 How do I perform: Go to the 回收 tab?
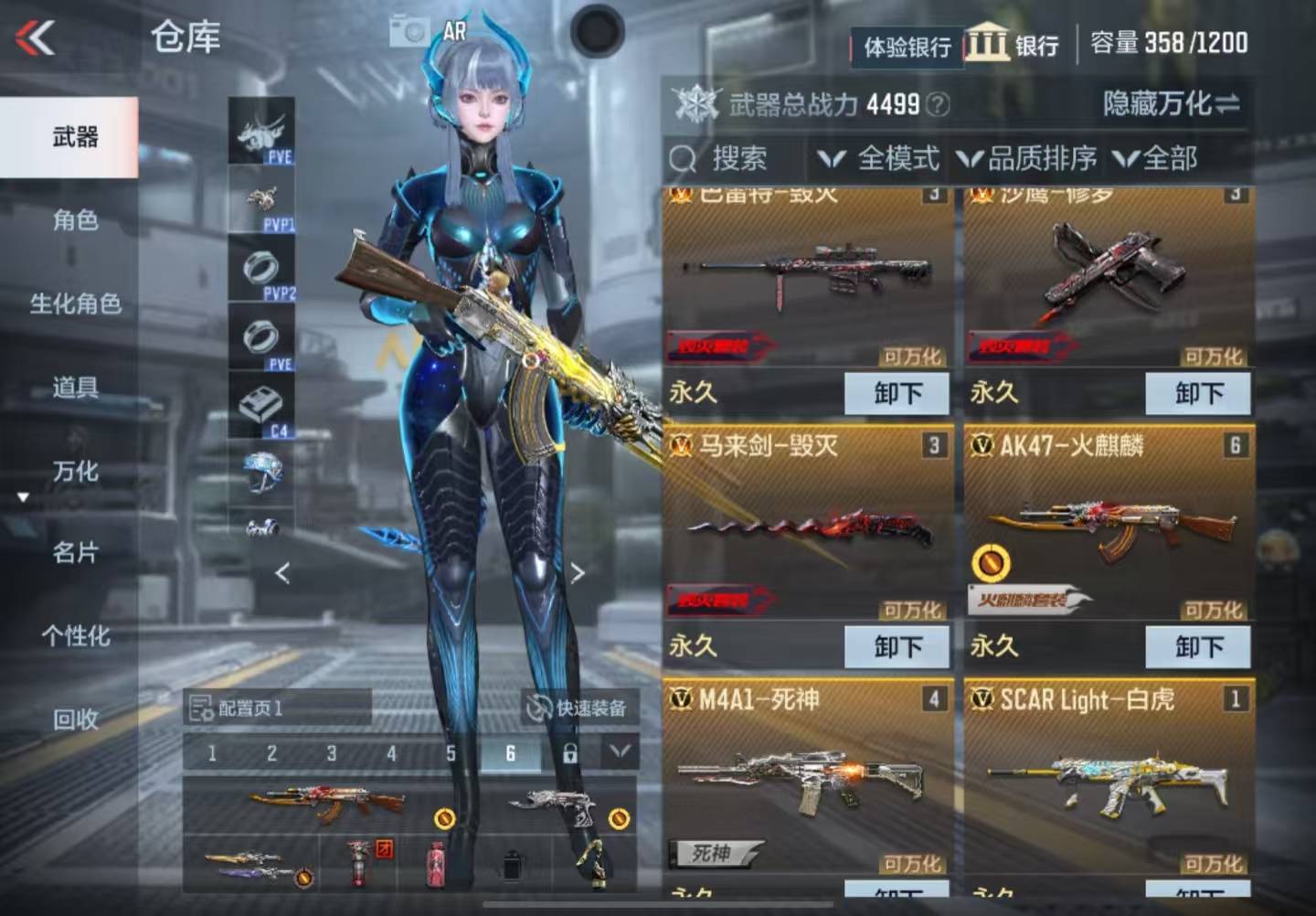tap(75, 720)
